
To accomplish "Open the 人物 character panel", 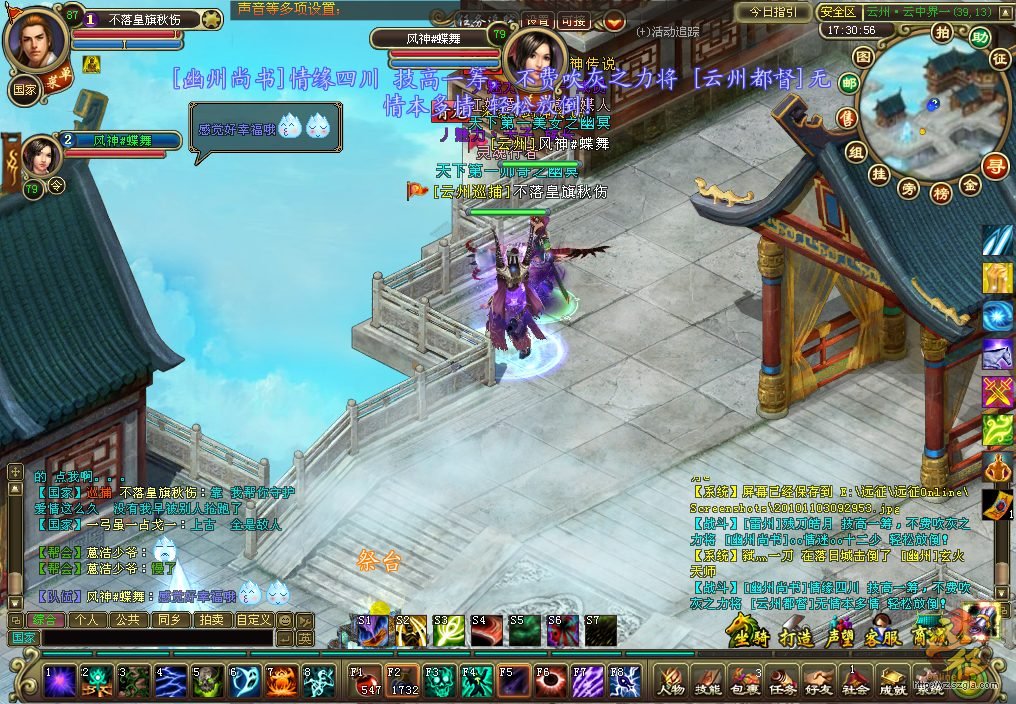I will (671, 682).
